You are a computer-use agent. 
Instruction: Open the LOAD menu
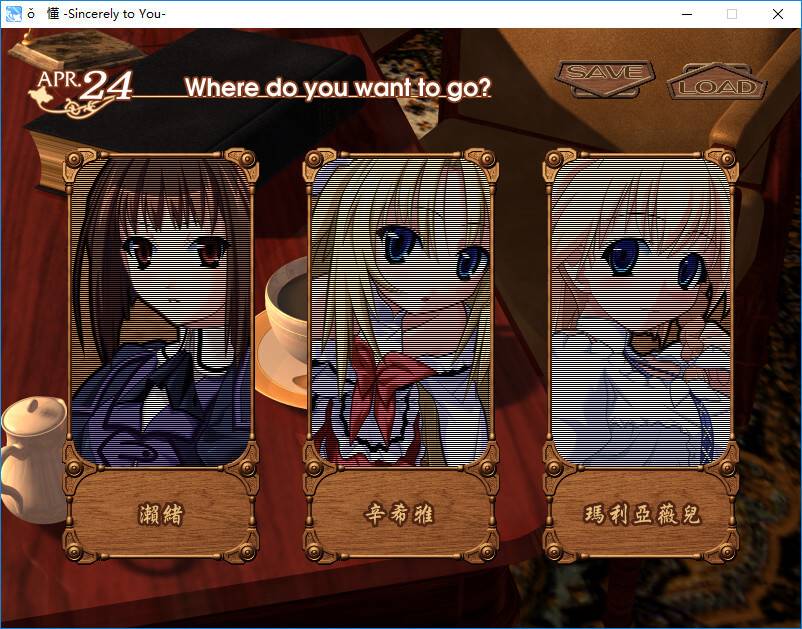pos(717,86)
